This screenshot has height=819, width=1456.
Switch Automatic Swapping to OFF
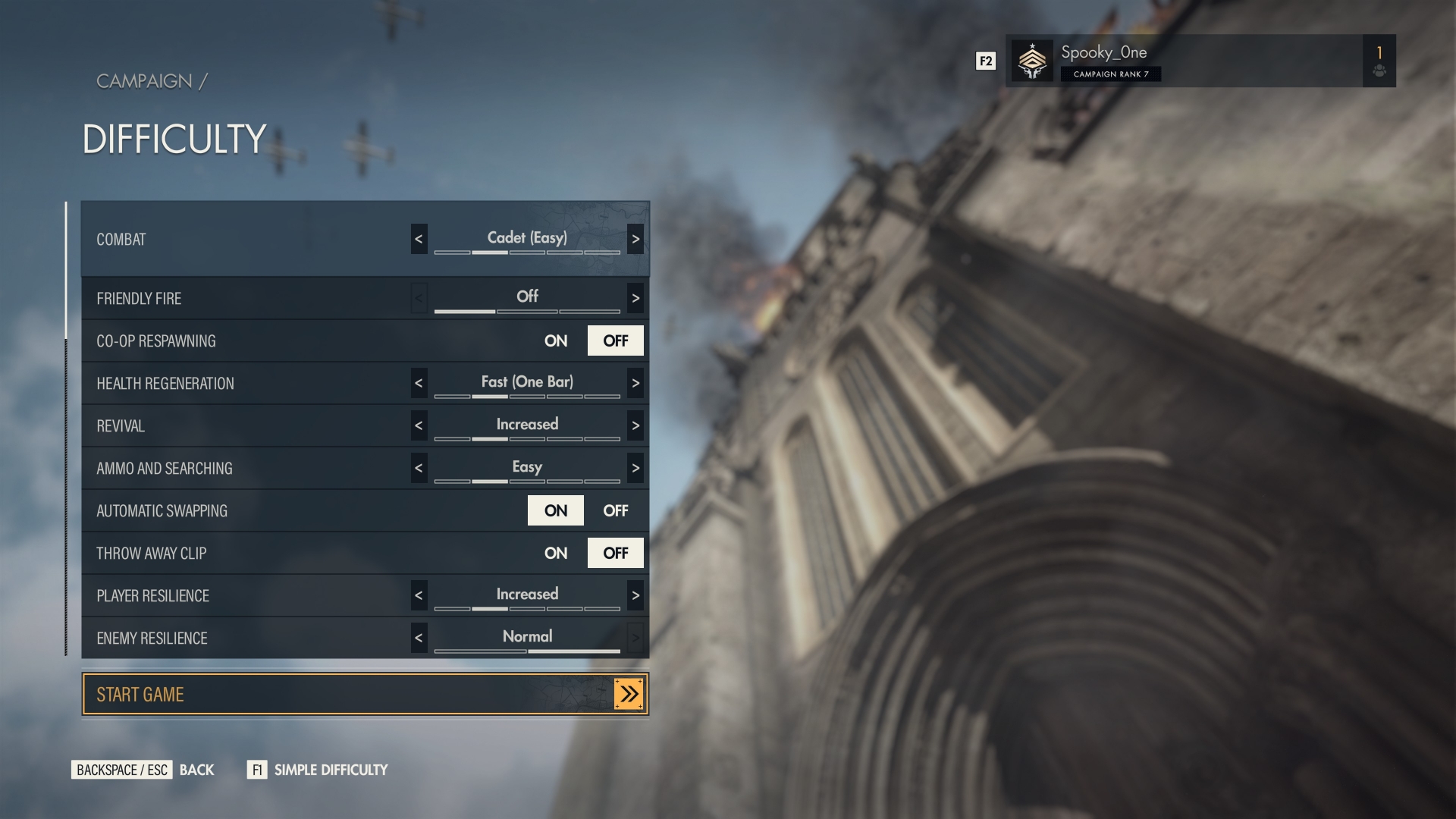pos(615,511)
